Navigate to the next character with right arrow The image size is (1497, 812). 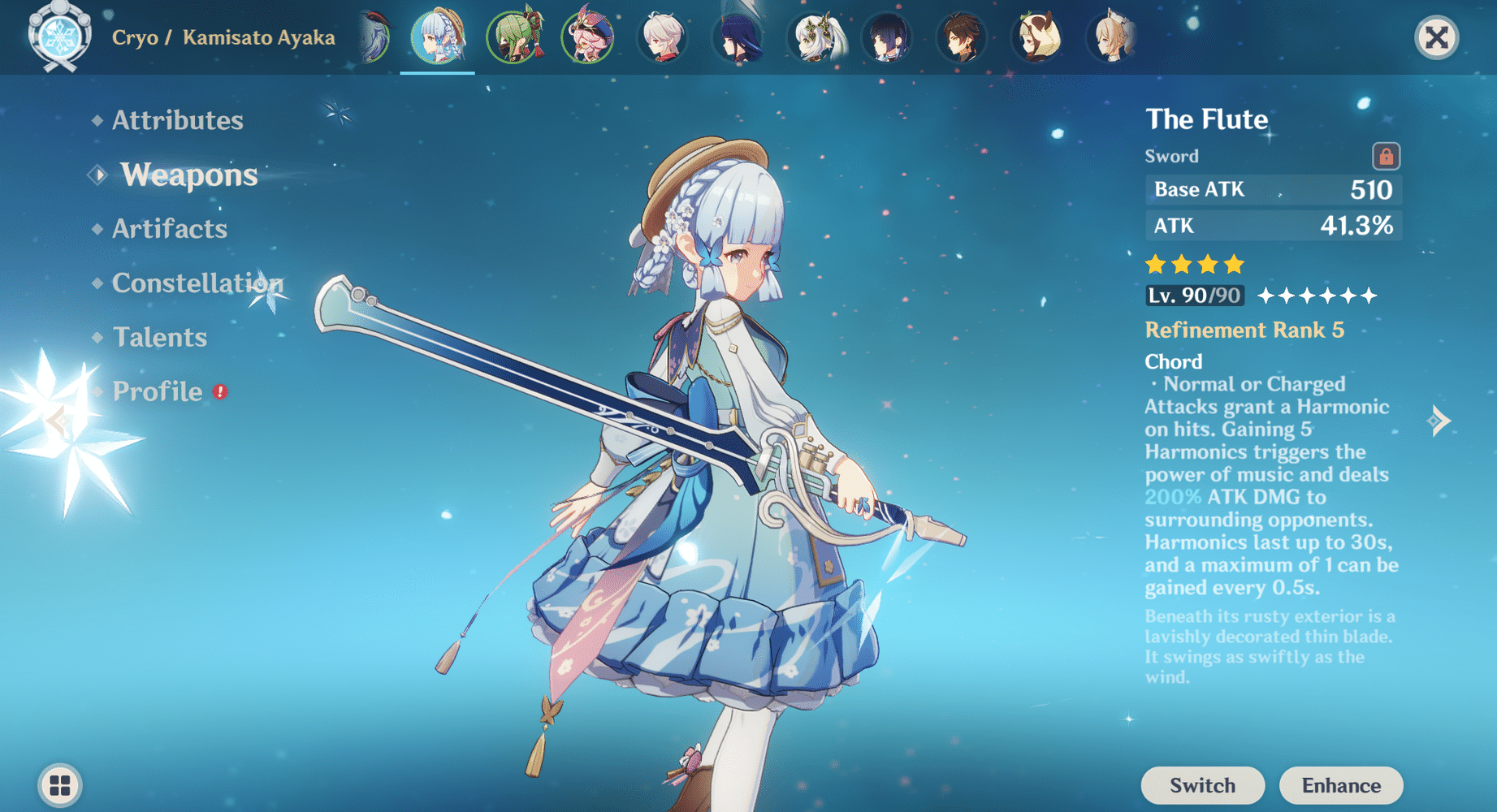pyautogui.click(x=1438, y=419)
